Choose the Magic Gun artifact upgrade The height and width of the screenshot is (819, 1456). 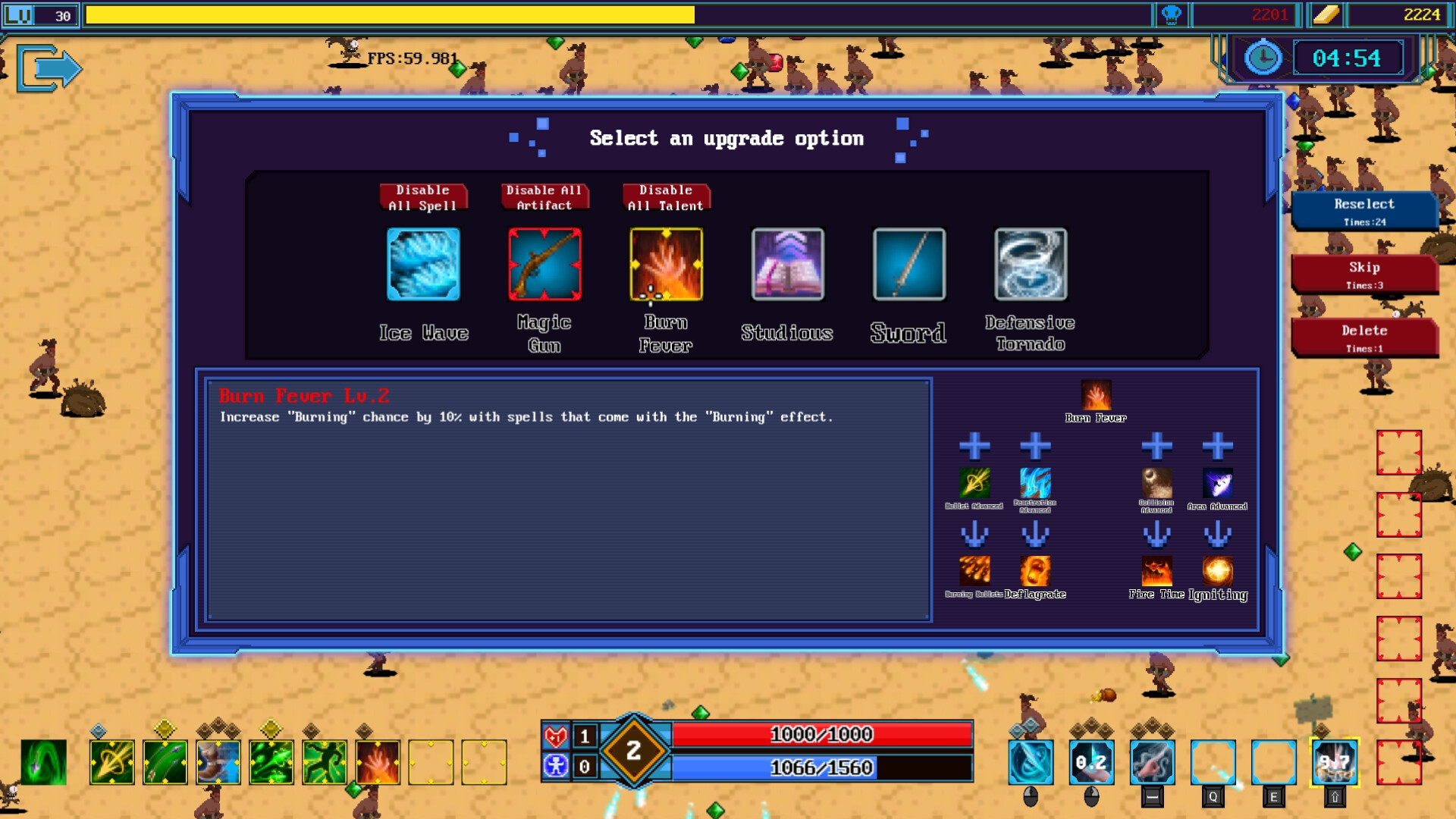[544, 265]
